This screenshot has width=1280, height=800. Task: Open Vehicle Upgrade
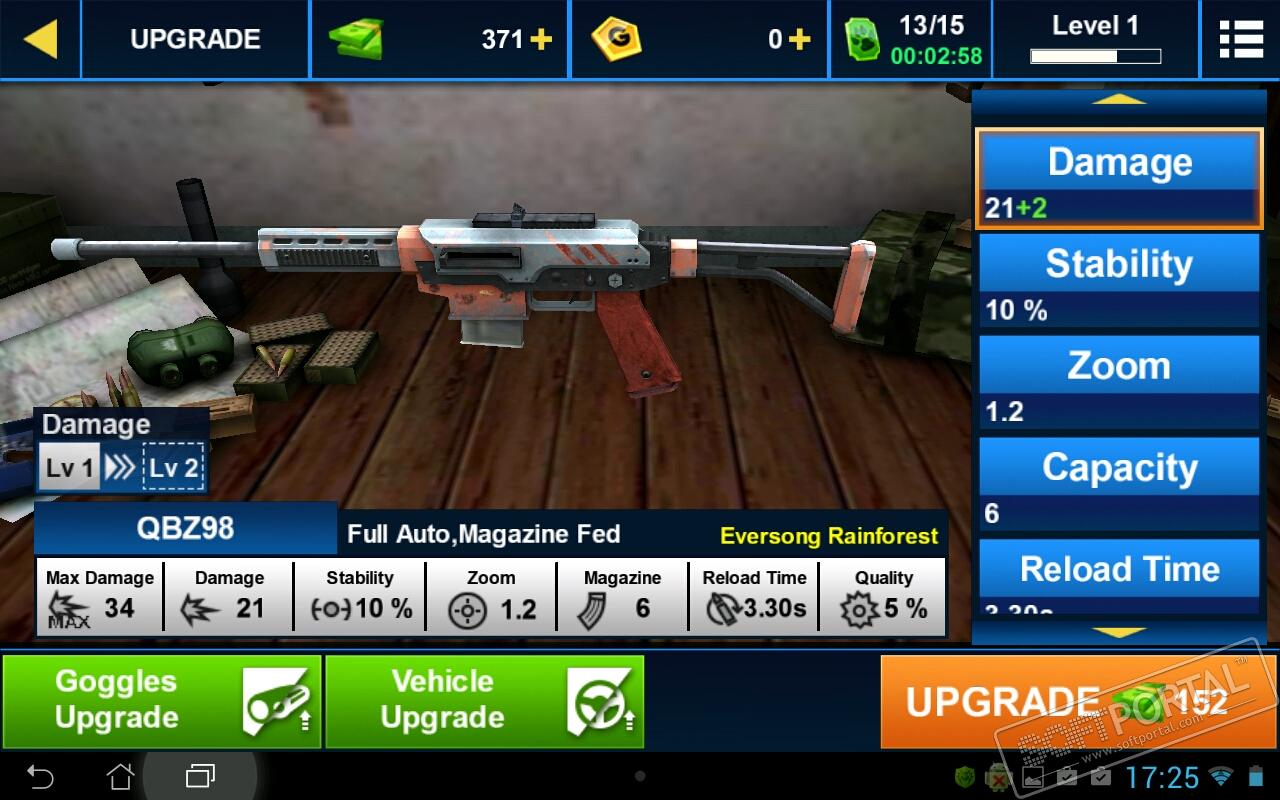click(484, 701)
